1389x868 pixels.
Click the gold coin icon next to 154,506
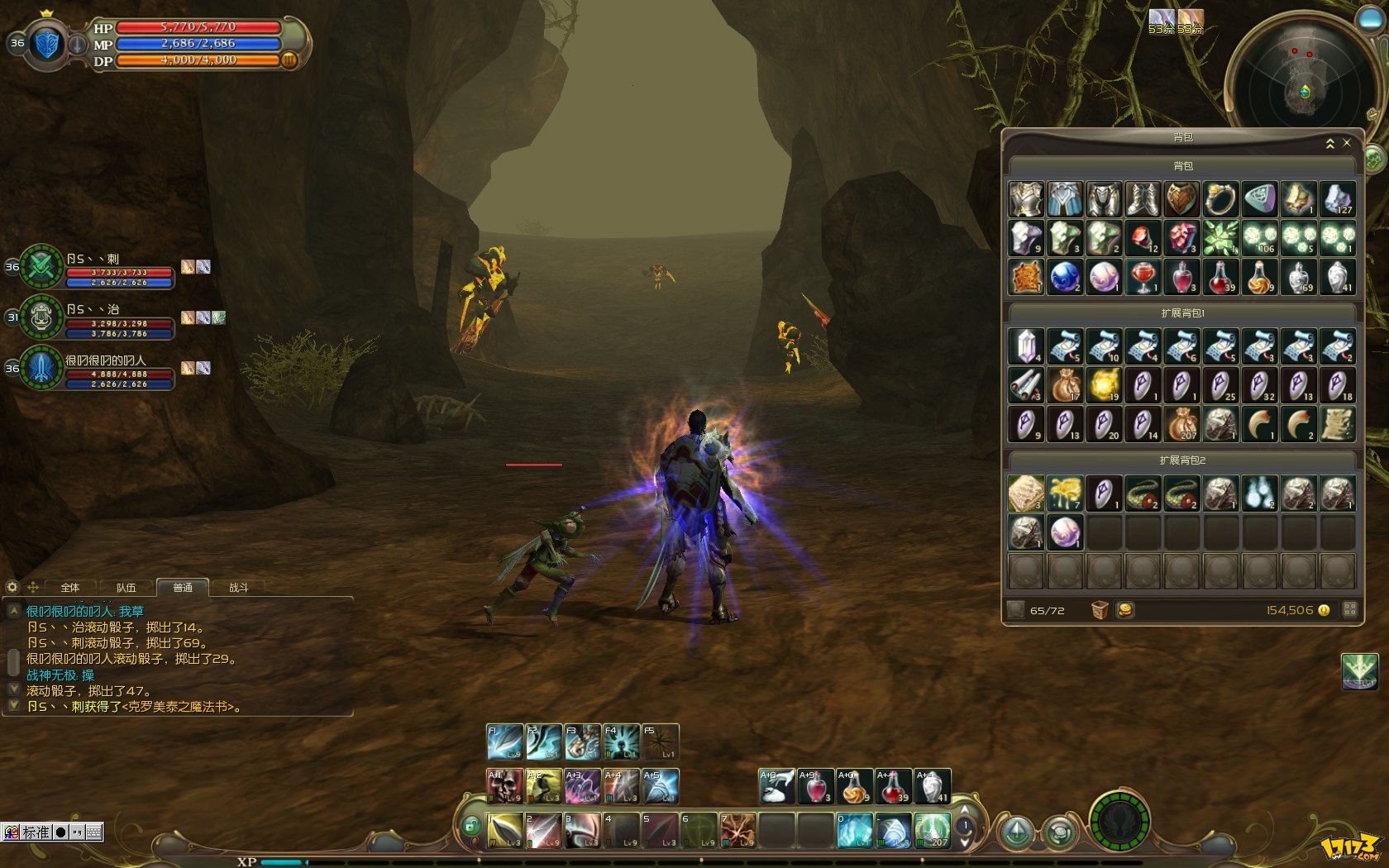click(1324, 609)
